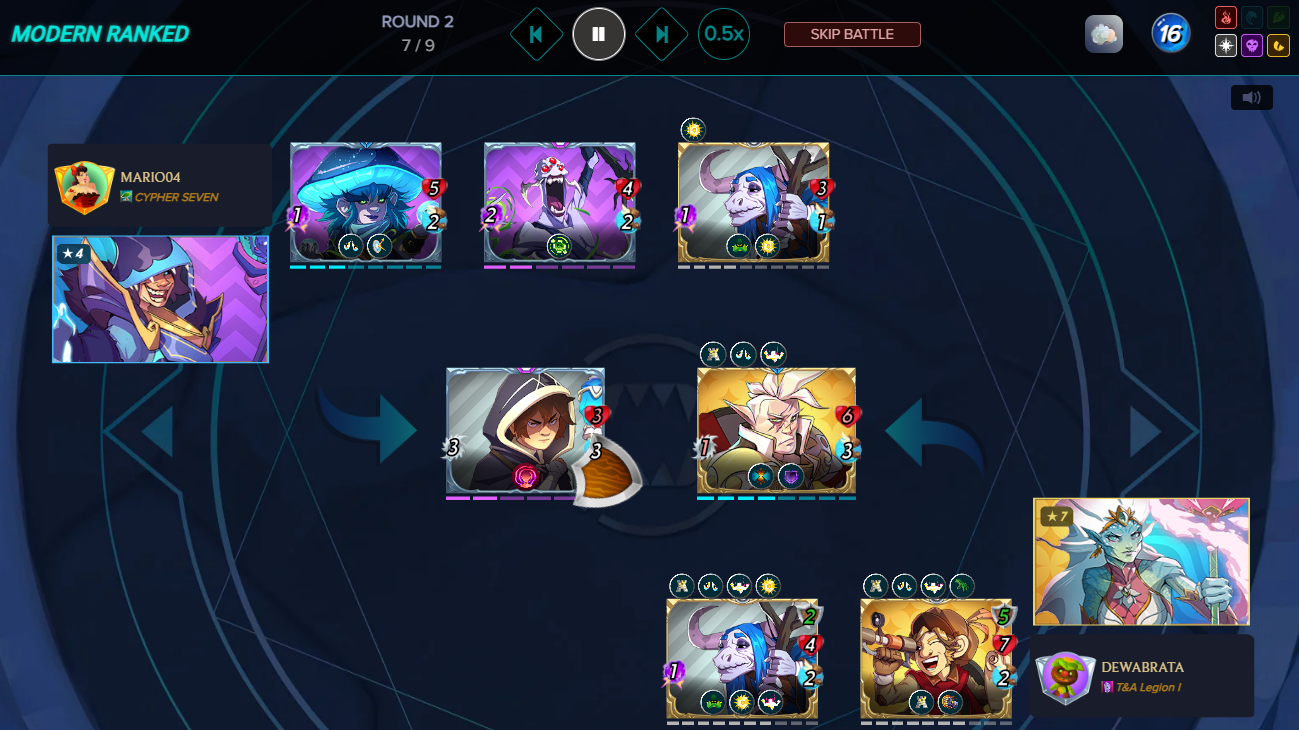The image size is (1299, 730).
Task: Change the 0.5x playback speed
Action: point(724,34)
